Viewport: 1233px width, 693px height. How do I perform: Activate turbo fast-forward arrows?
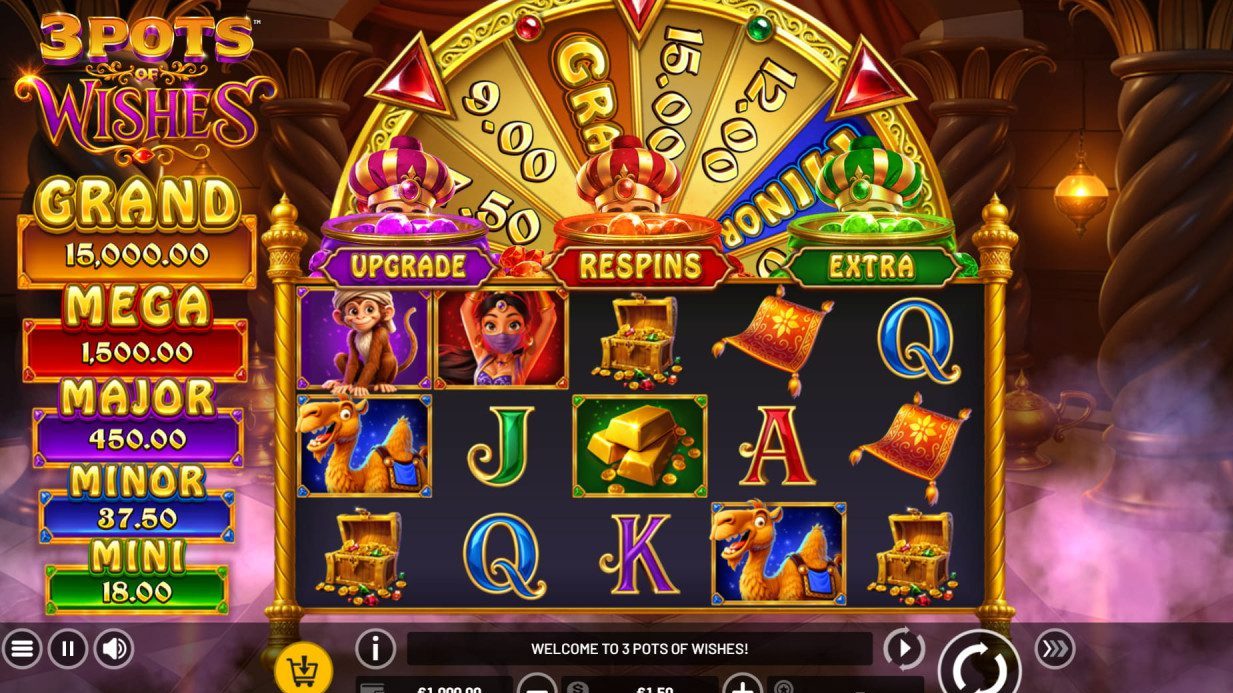[x=1054, y=649]
